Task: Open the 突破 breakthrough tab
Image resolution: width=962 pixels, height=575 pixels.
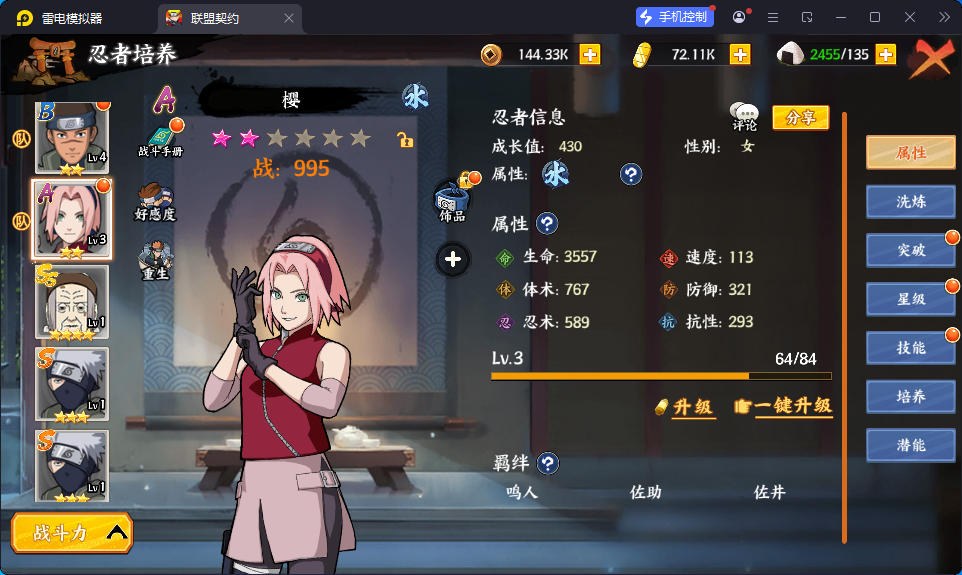Action: [910, 250]
